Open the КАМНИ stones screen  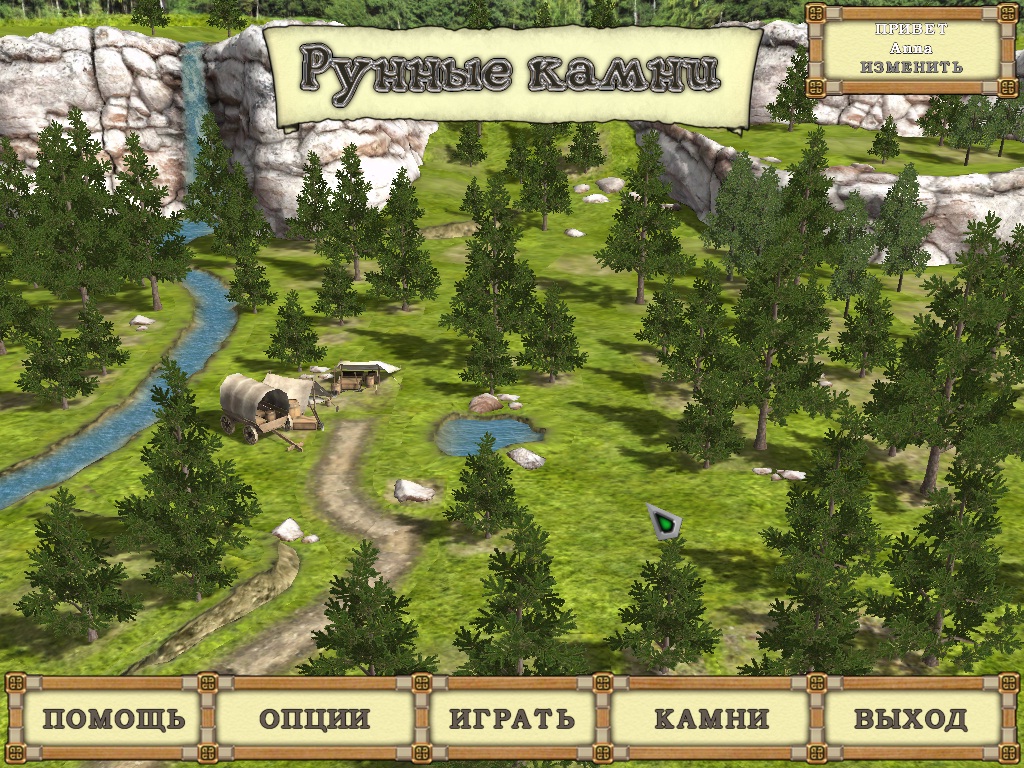pos(711,718)
